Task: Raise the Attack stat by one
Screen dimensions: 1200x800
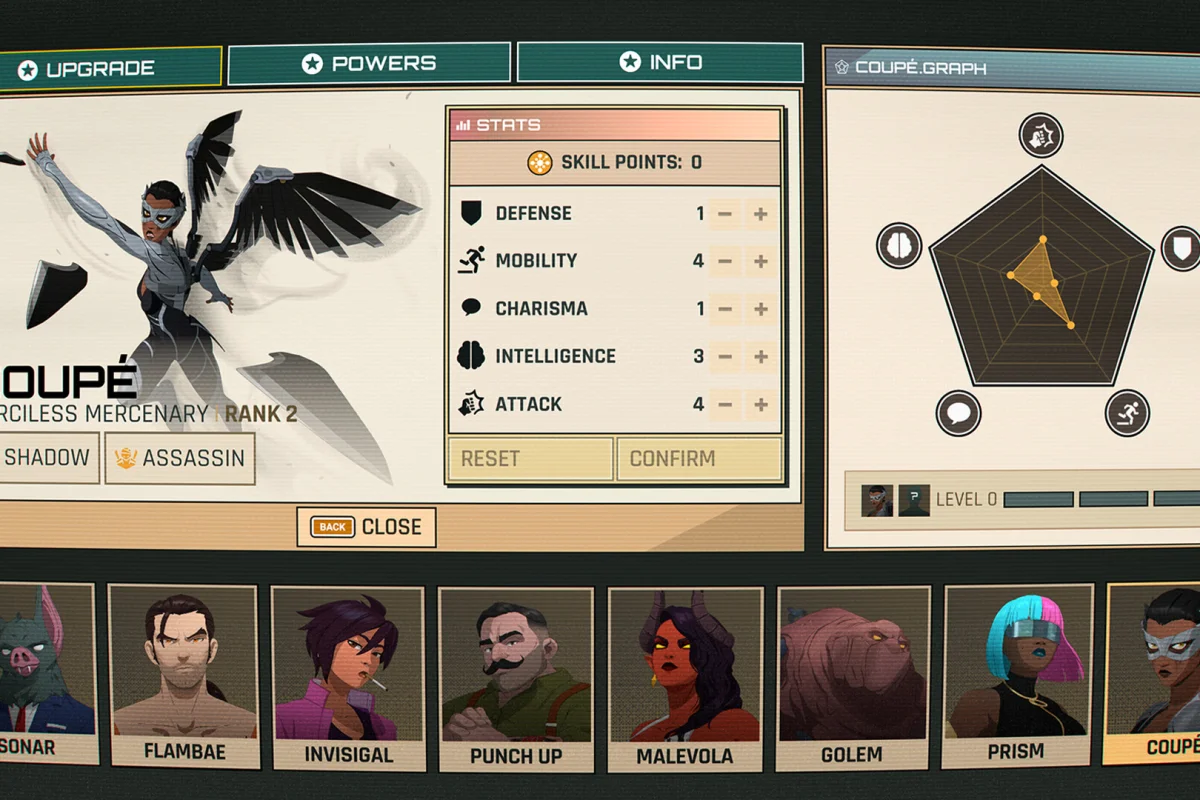Action: point(761,405)
